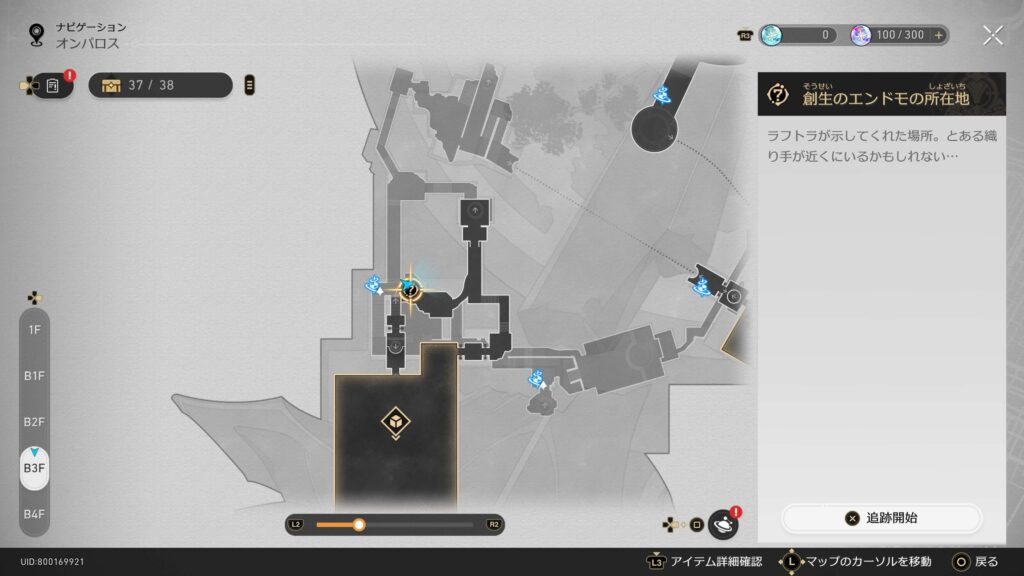Start tracking with the 追跡開始 button

click(881, 518)
